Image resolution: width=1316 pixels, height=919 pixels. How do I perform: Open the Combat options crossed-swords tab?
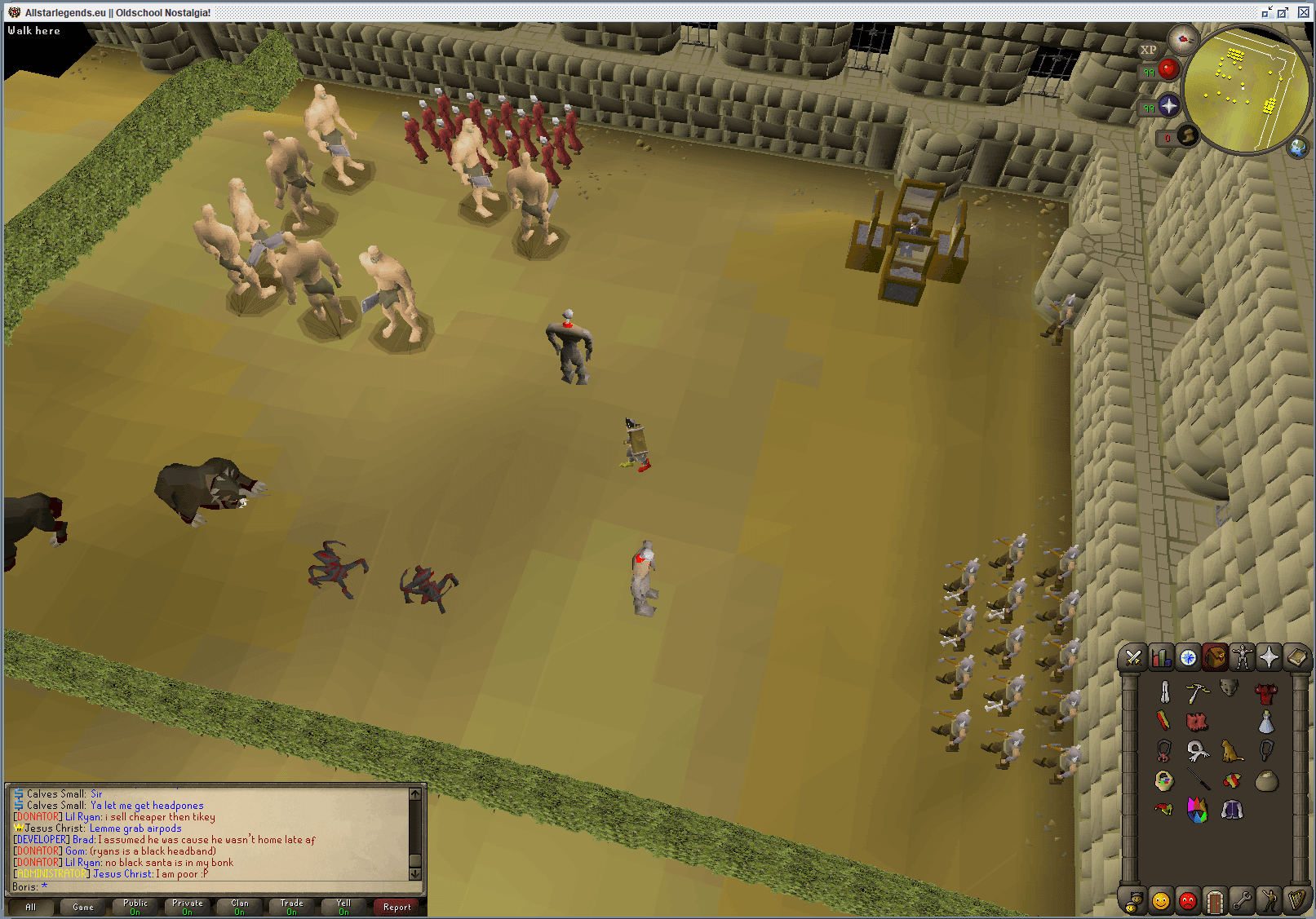point(1134,659)
